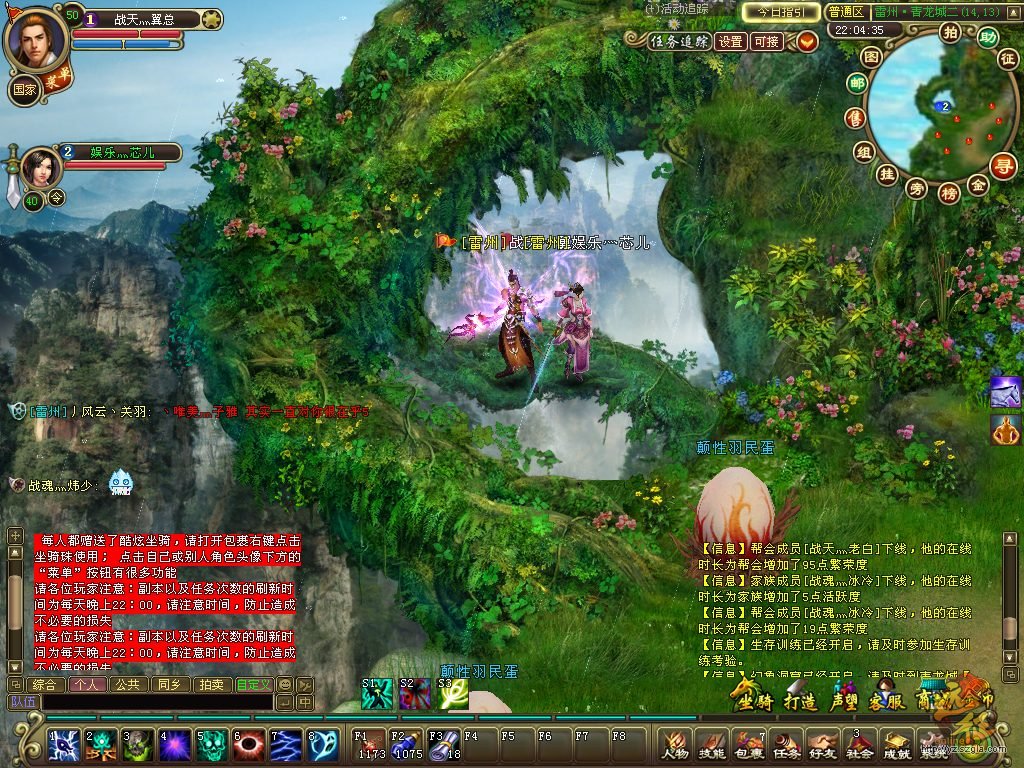This screenshot has height=768, width=1024.
Task: Open the 今日指引 daily guide
Action: coord(781,12)
